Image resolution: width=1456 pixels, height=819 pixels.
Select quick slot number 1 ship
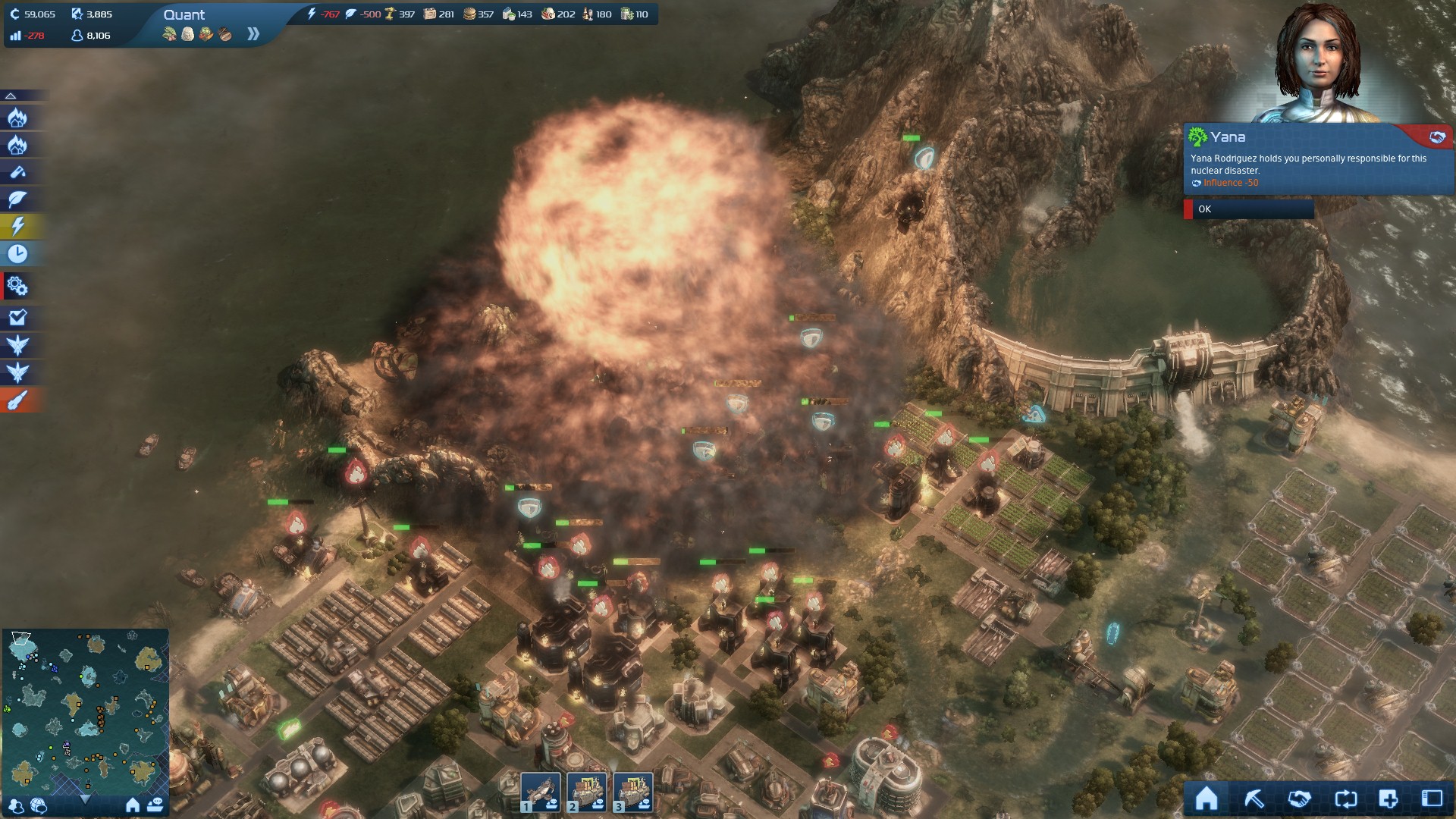point(541,792)
